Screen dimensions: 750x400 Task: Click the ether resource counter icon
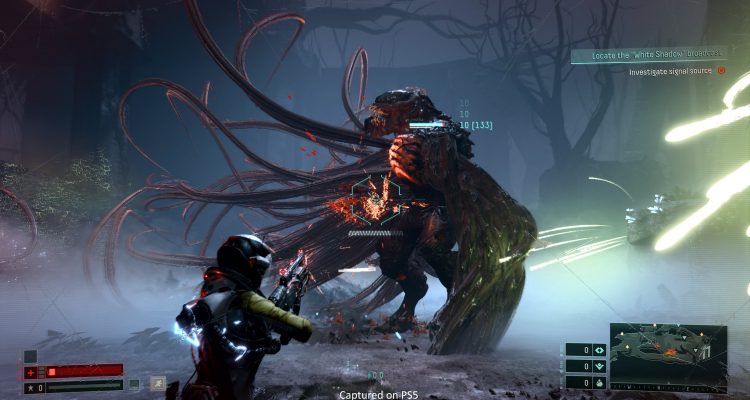(x=599, y=366)
